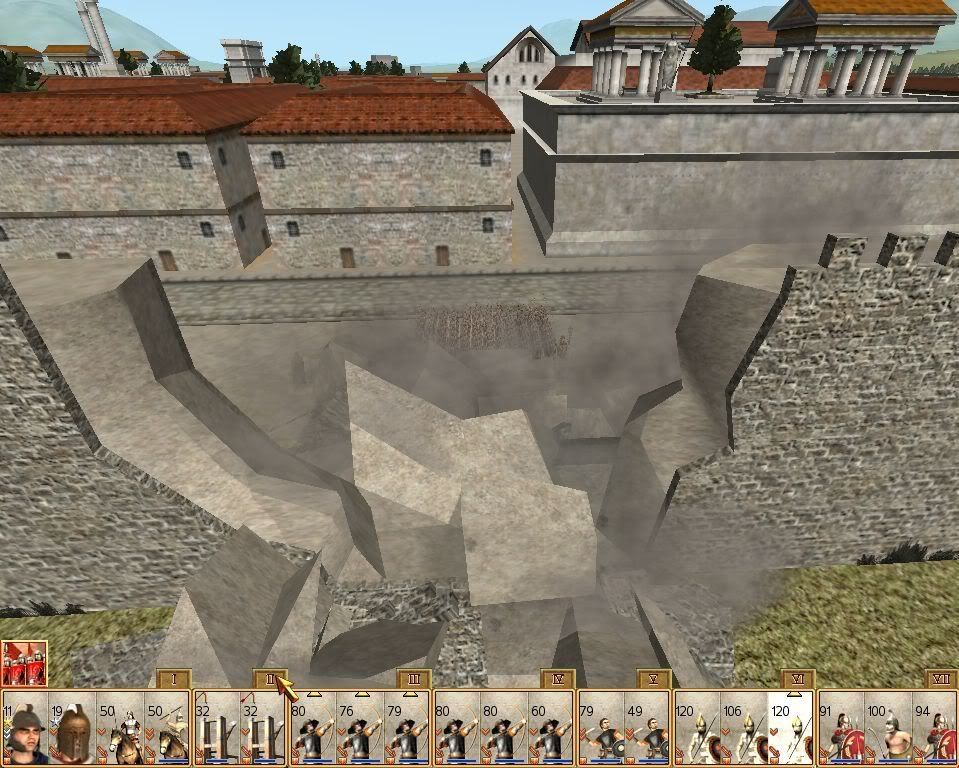Click the group V tab
Screen dimensions: 959x768
click(653, 679)
